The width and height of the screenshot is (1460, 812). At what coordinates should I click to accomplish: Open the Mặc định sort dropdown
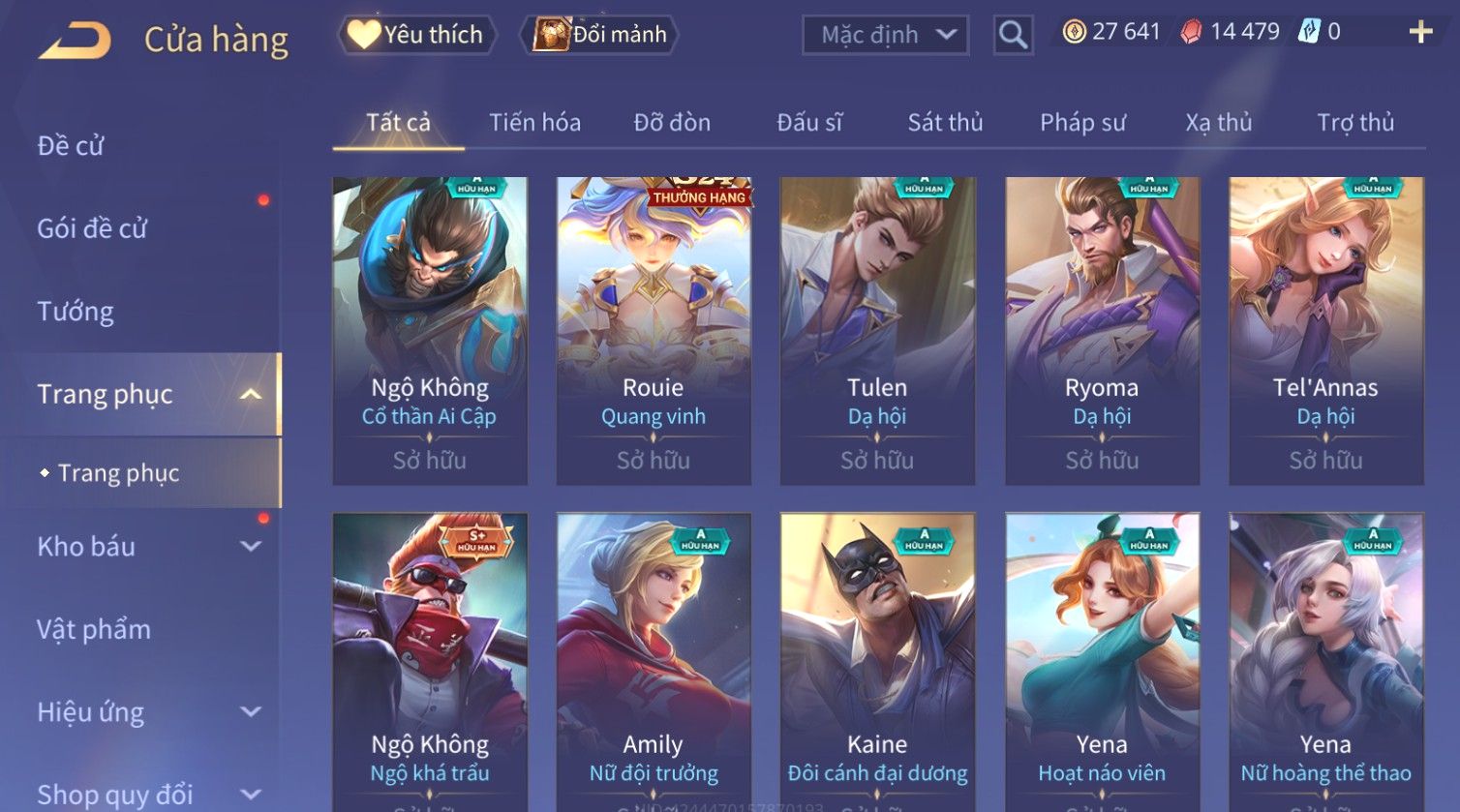885,36
